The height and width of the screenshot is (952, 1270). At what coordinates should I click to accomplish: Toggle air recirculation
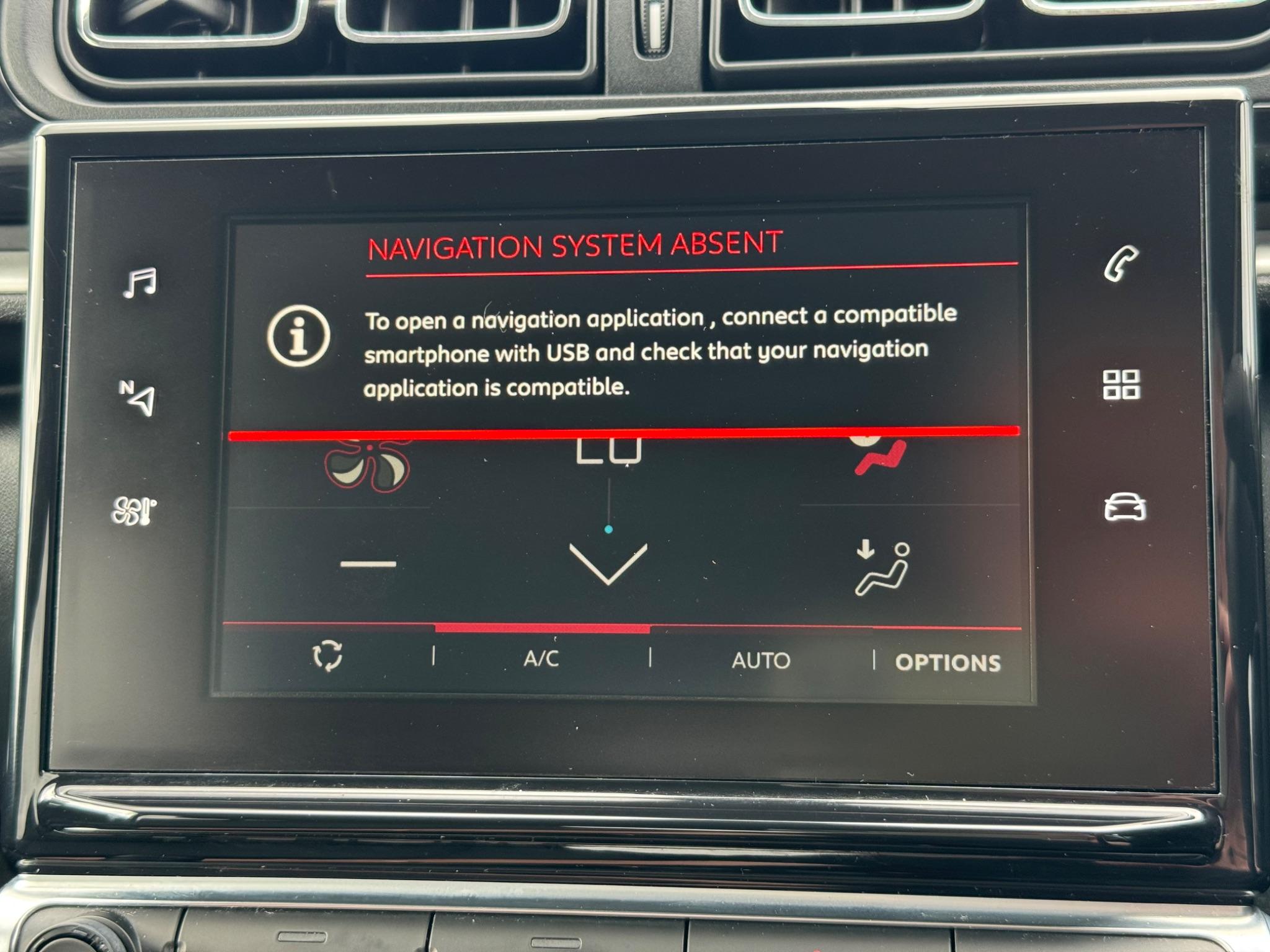(327, 655)
